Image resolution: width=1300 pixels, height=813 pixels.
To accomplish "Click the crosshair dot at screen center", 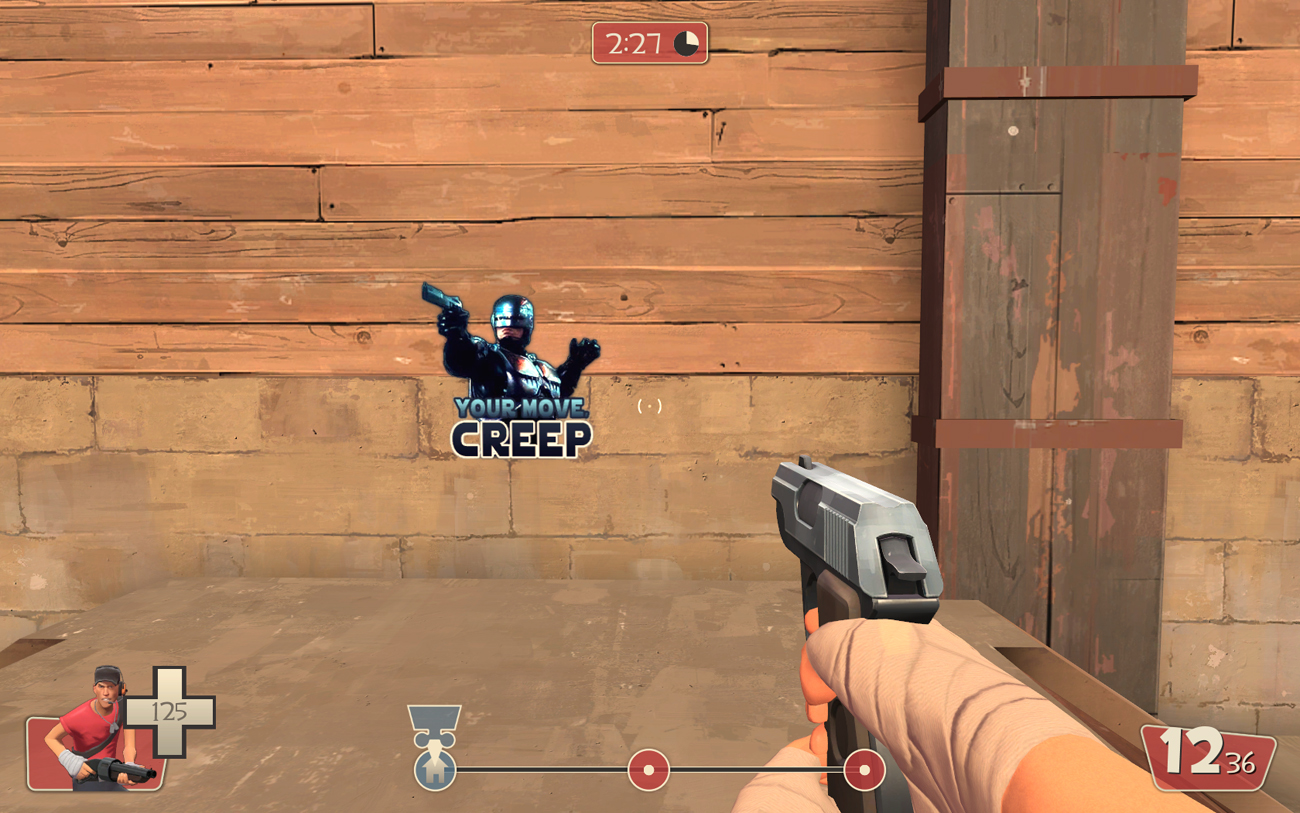I will coord(651,408).
